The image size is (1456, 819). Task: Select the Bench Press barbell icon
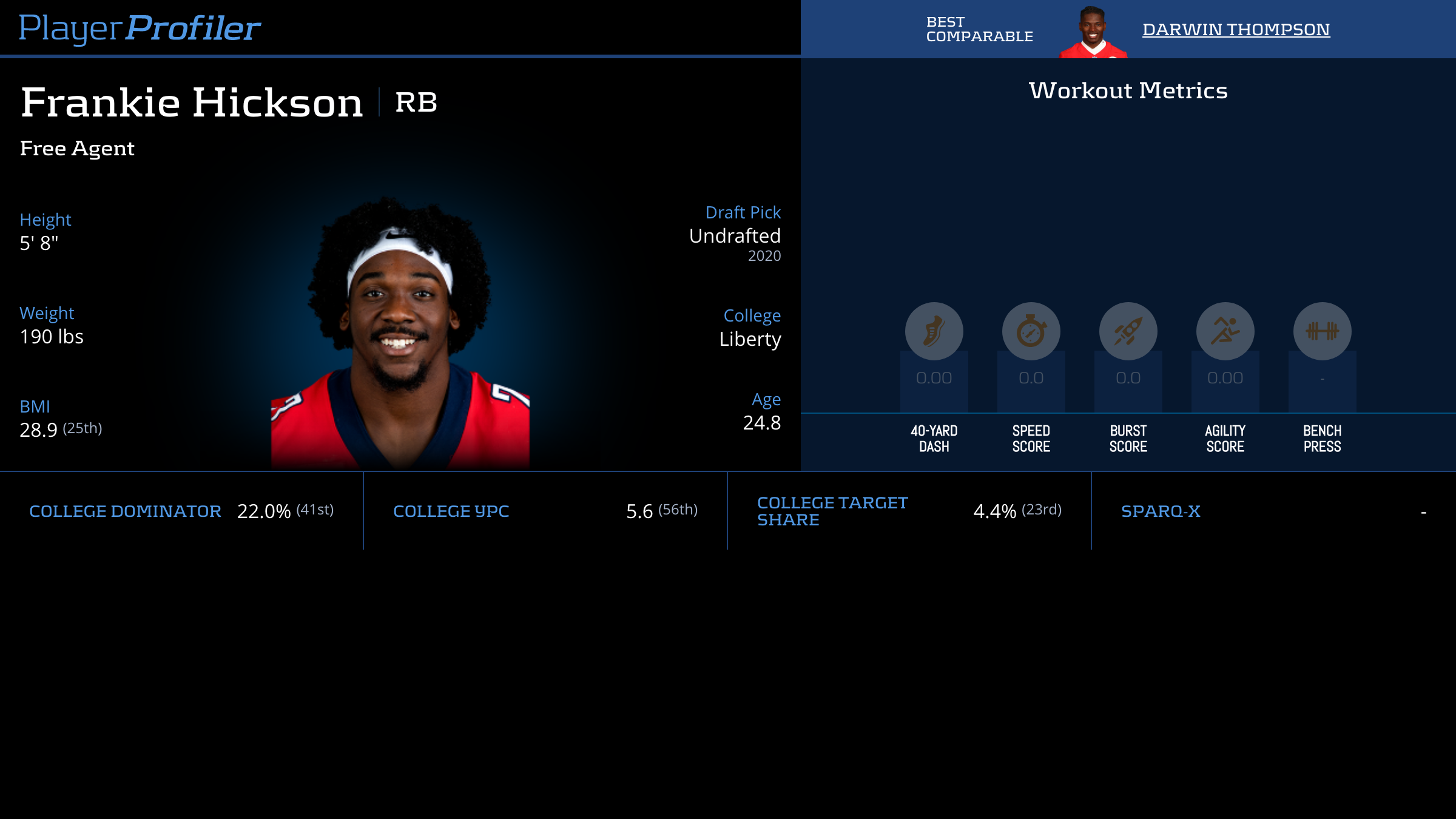coord(1322,331)
